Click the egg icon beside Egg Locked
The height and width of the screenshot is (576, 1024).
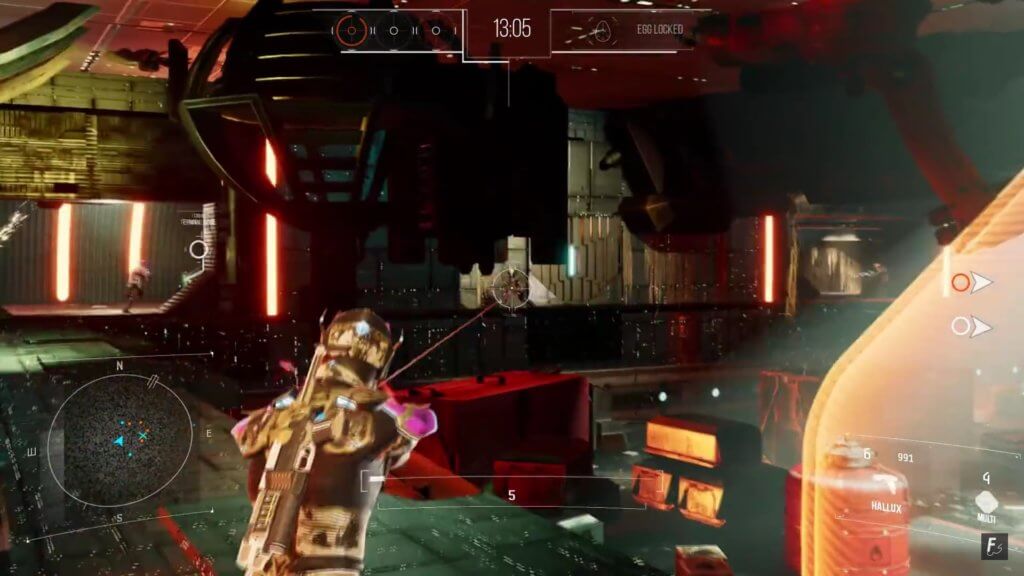602,30
